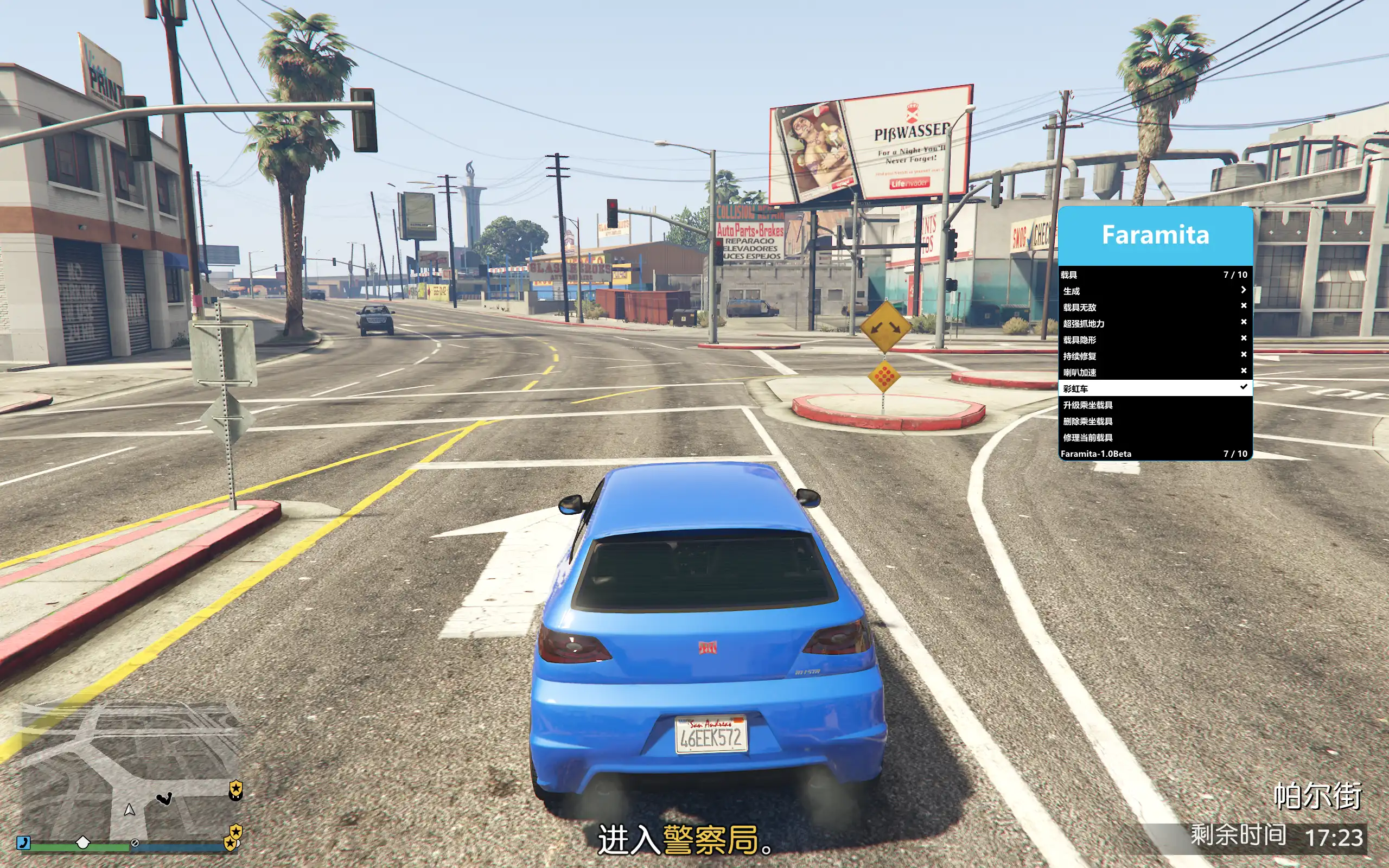Image resolution: width=1389 pixels, height=868 pixels.
Task: Click the player arrow on the minimap
Action: pyautogui.click(x=129, y=809)
